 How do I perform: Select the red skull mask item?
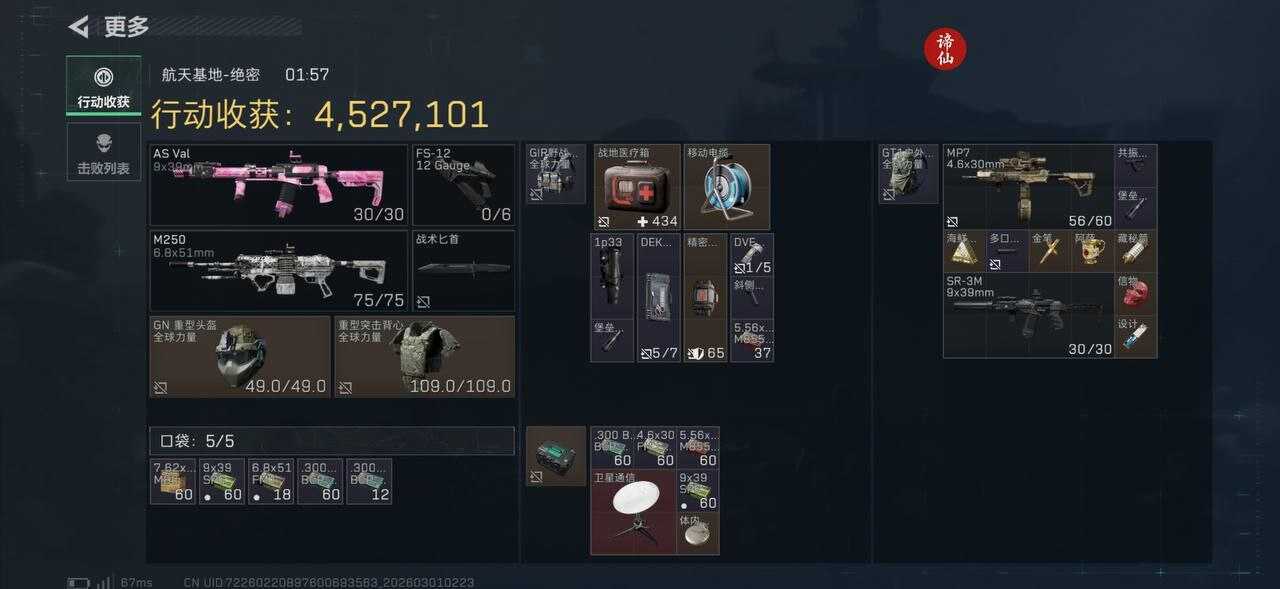[x=1135, y=294]
